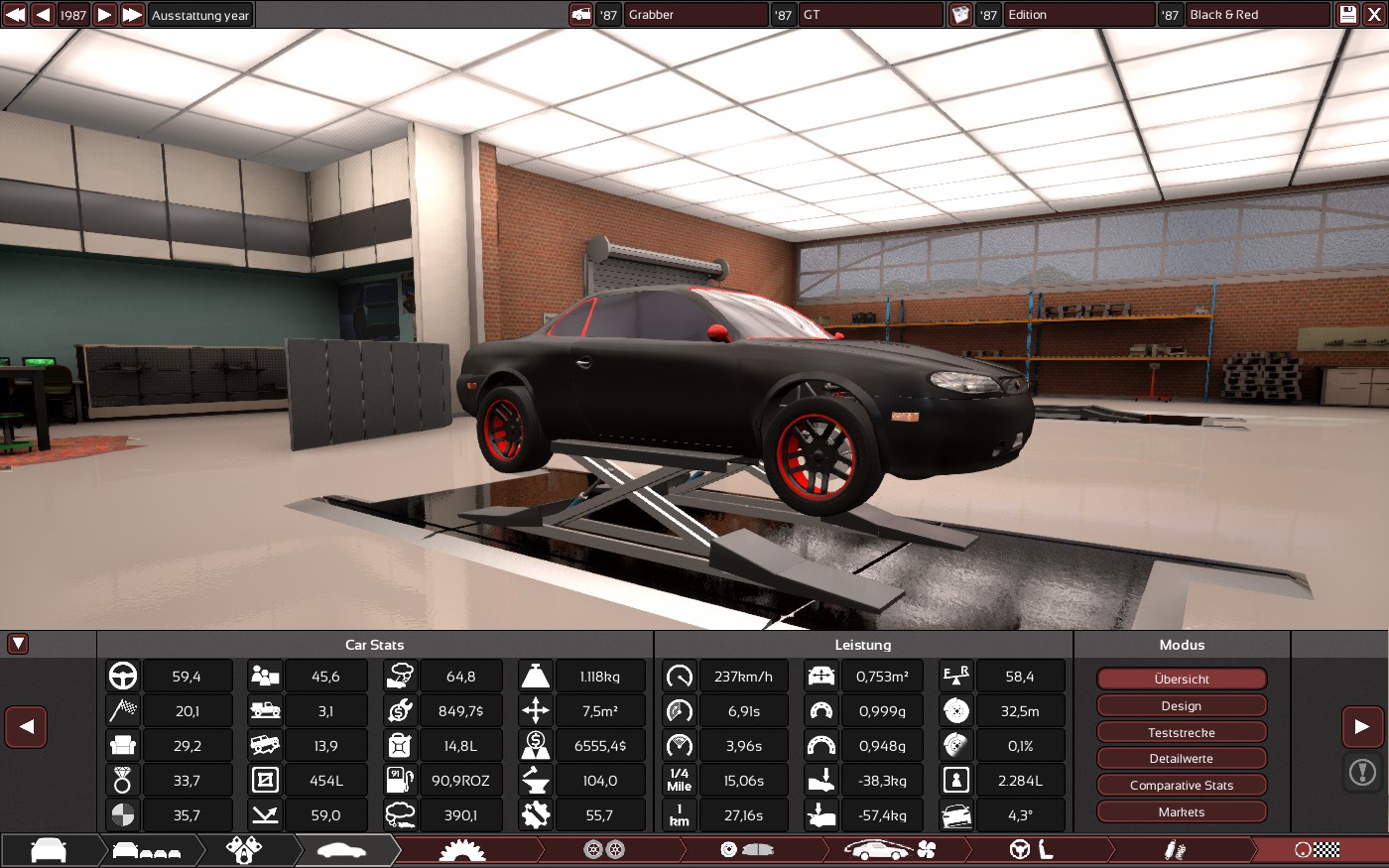Image resolution: width=1389 pixels, height=868 pixels.
Task: Save the car with the floppy disk icon
Action: click(x=1347, y=15)
